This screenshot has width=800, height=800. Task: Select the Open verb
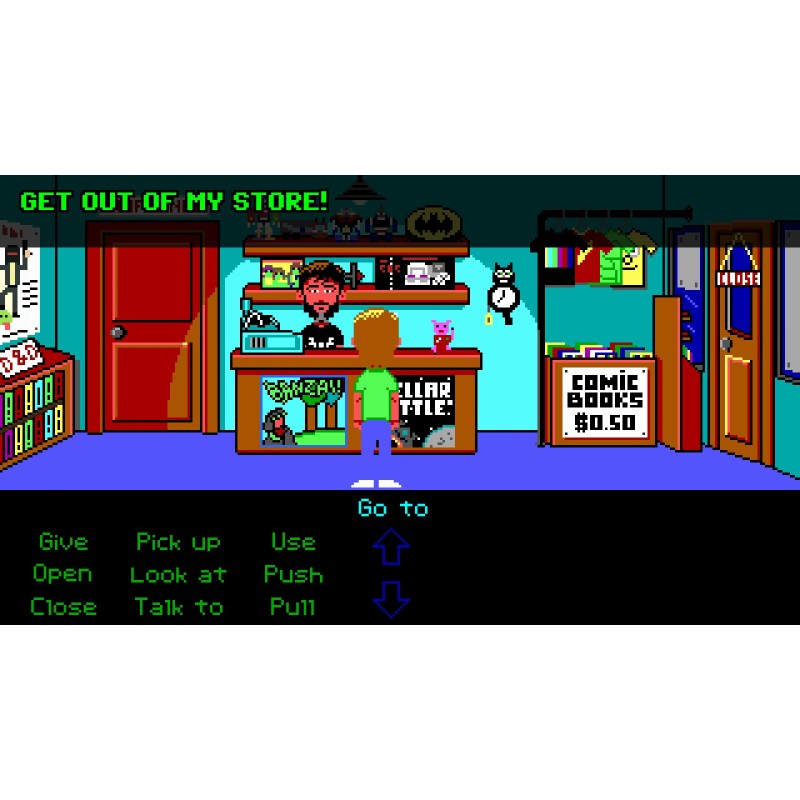pos(62,574)
